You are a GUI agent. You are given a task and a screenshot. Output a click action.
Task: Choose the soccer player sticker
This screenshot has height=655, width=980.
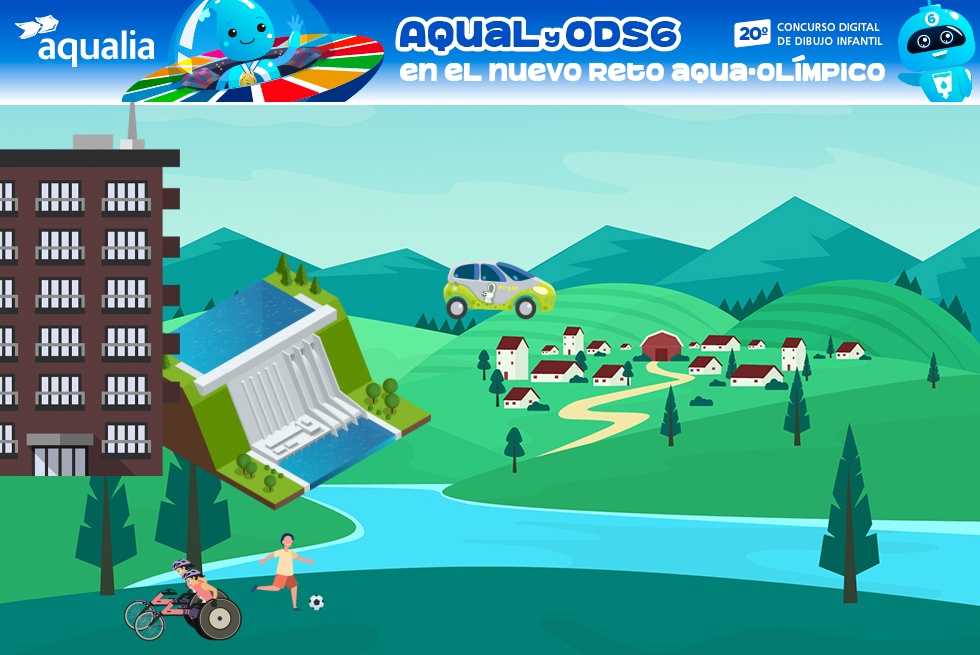(286, 572)
